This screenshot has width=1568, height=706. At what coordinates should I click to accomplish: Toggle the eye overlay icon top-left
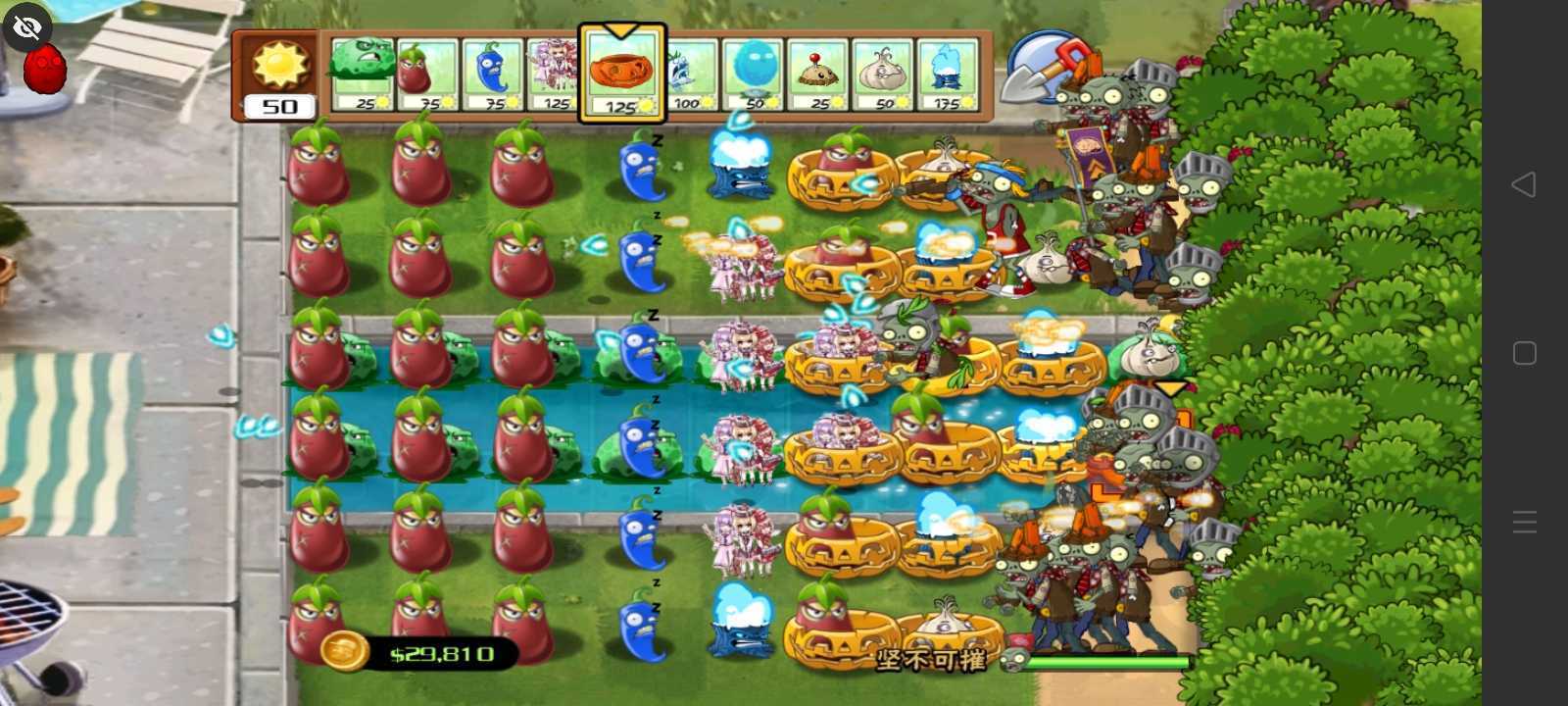coord(26,26)
